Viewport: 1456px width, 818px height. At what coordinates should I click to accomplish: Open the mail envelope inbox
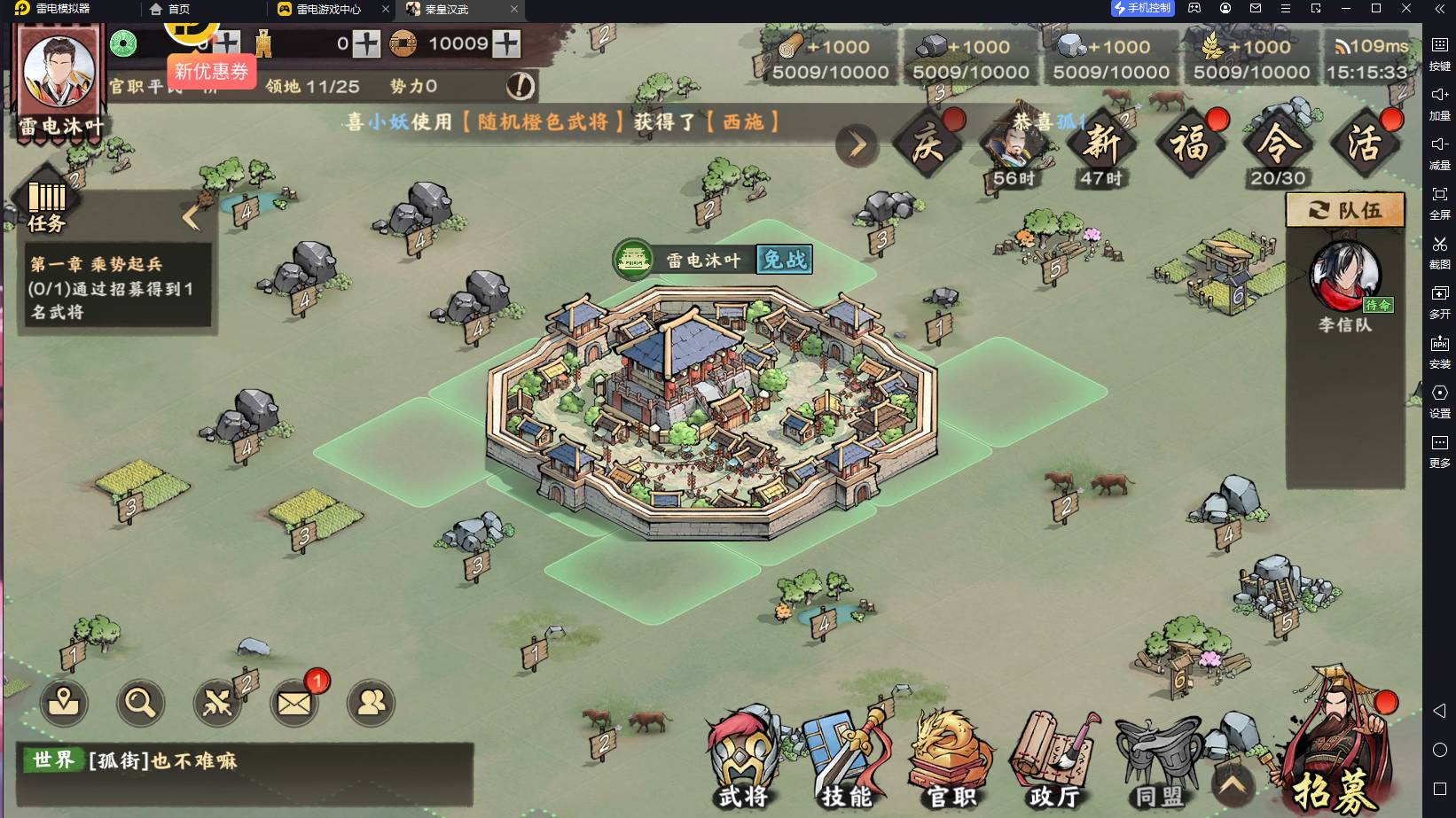(x=294, y=704)
